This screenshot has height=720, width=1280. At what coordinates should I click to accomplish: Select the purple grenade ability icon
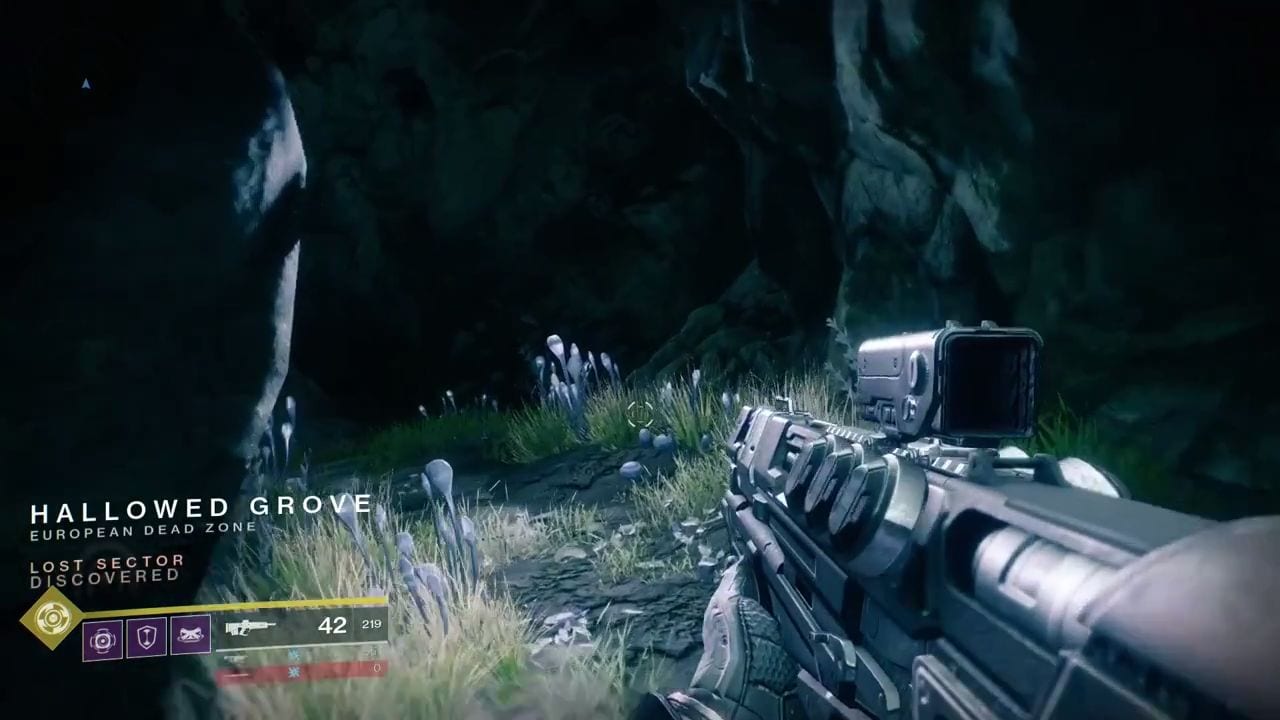coord(102,637)
